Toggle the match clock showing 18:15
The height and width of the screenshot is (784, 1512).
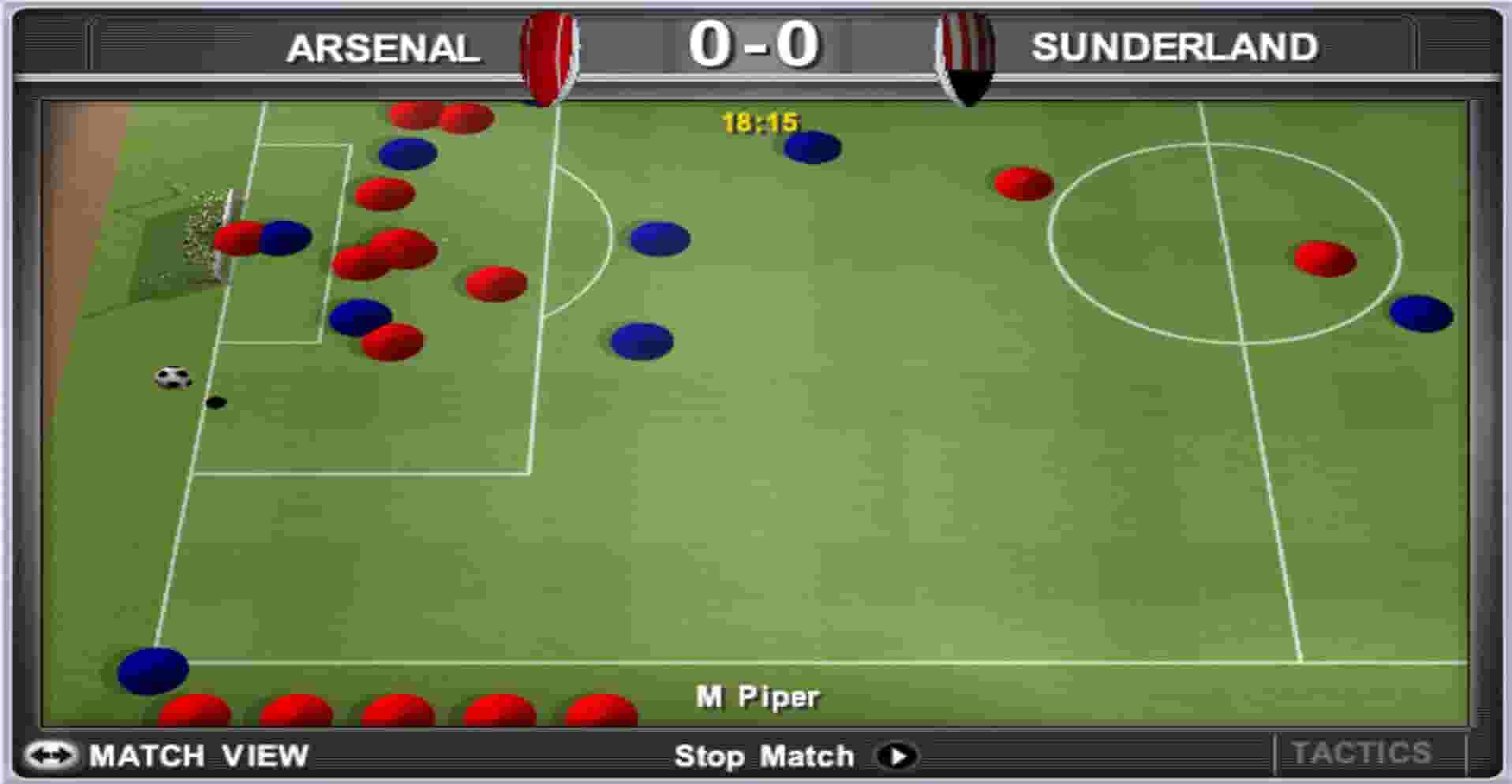[758, 121]
